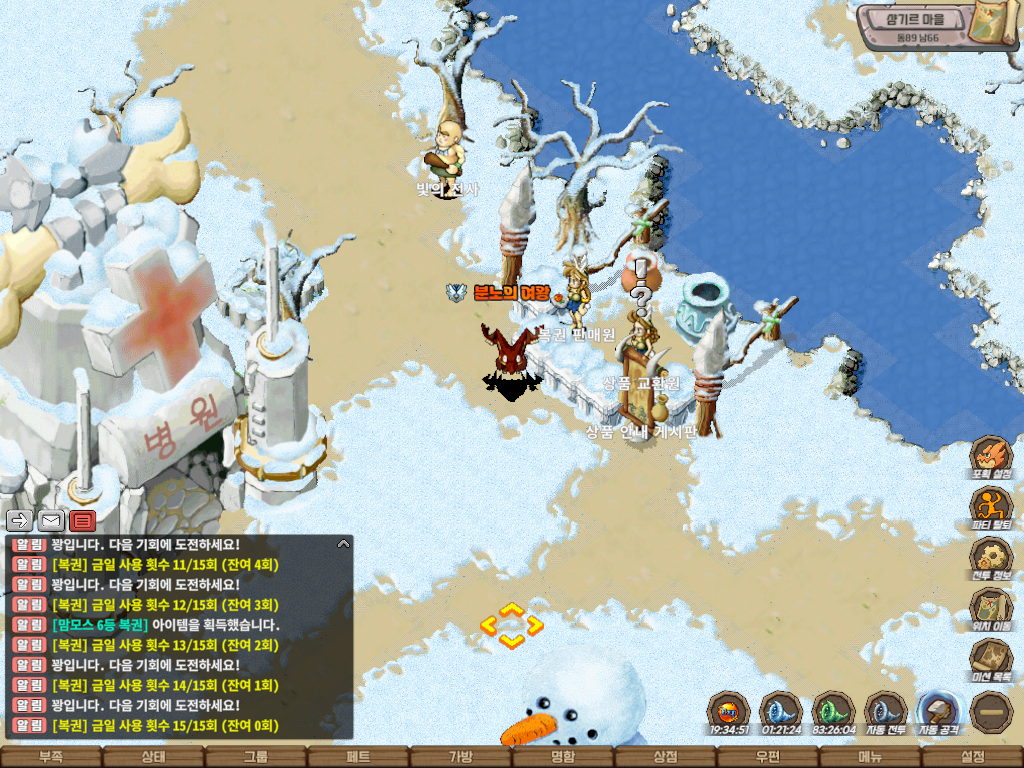Open the 설정 (settings) menu

(973, 757)
